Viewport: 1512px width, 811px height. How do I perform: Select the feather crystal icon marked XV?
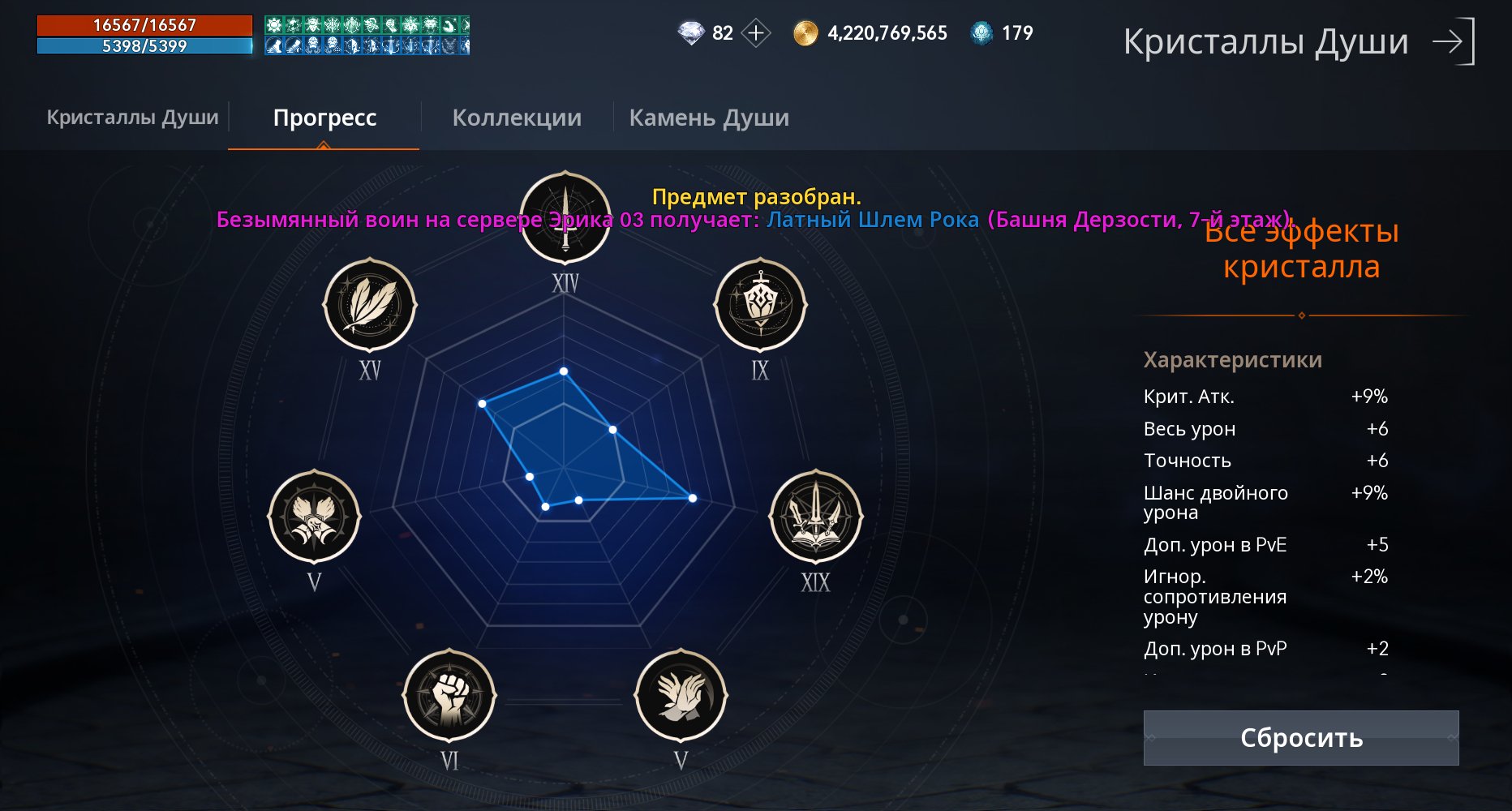click(x=370, y=306)
